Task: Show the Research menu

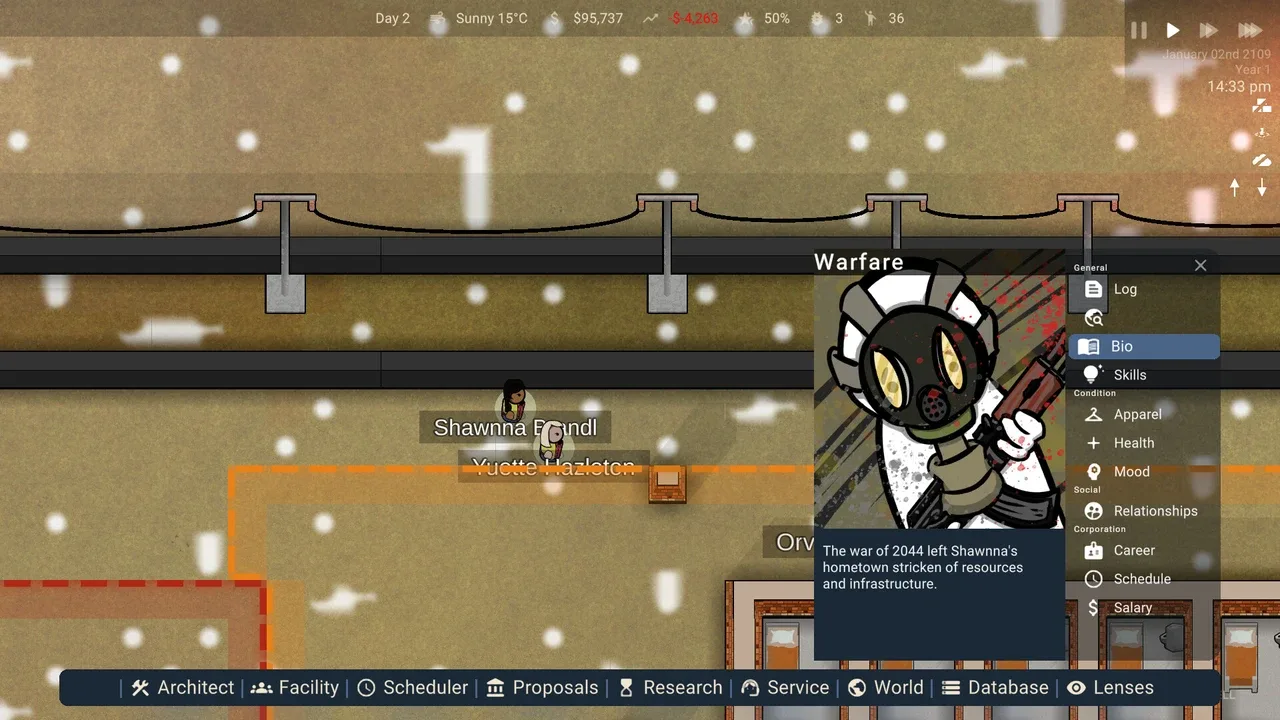Action: 670,687
